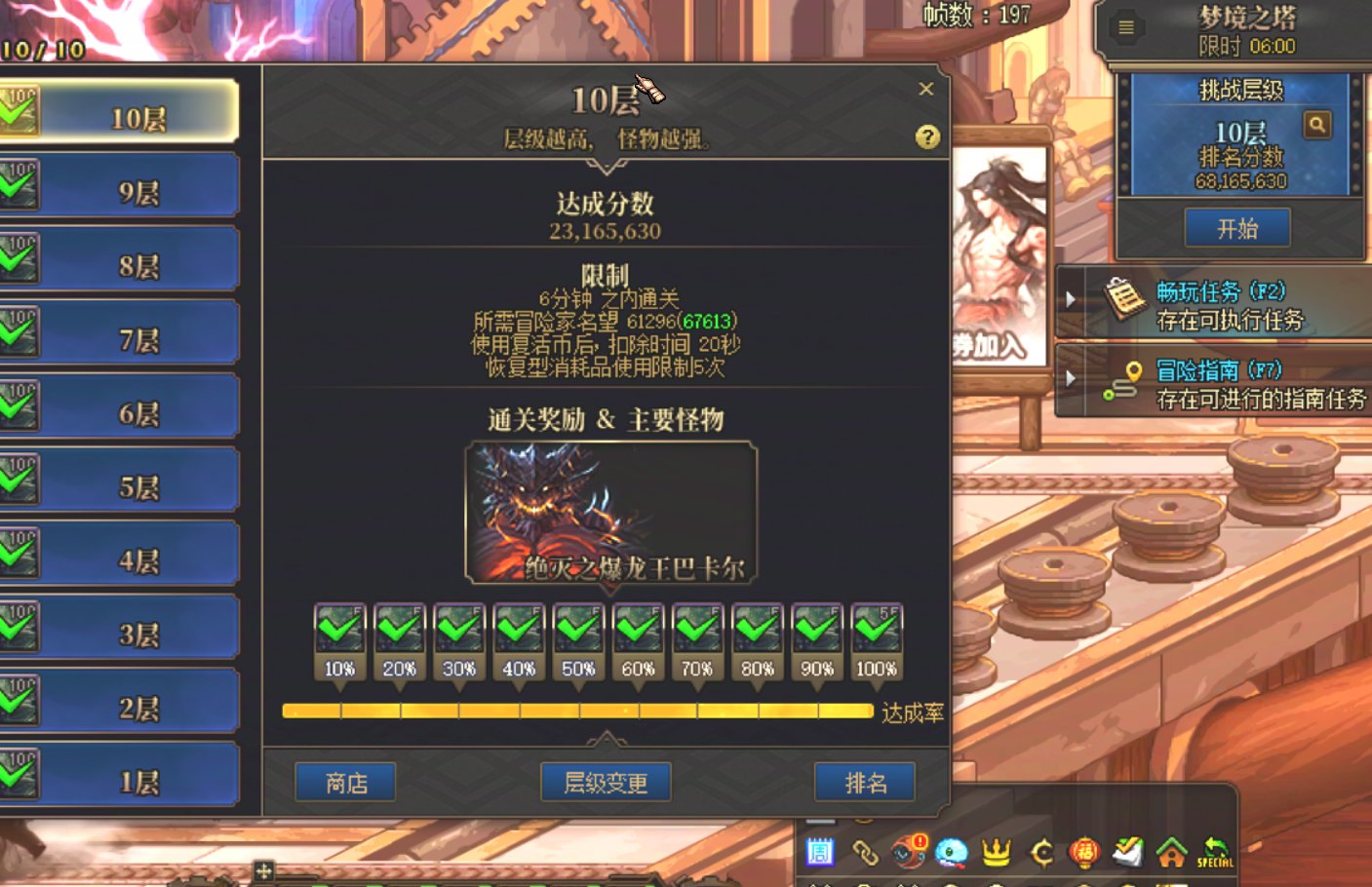The height and width of the screenshot is (887, 1372).
Task: Open the weekly calendar (周) icon in taskbar
Action: (820, 851)
